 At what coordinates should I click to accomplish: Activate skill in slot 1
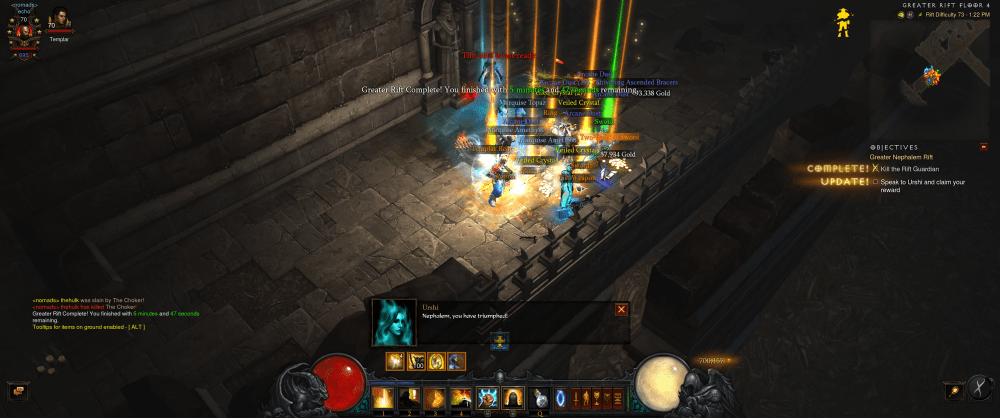382,399
